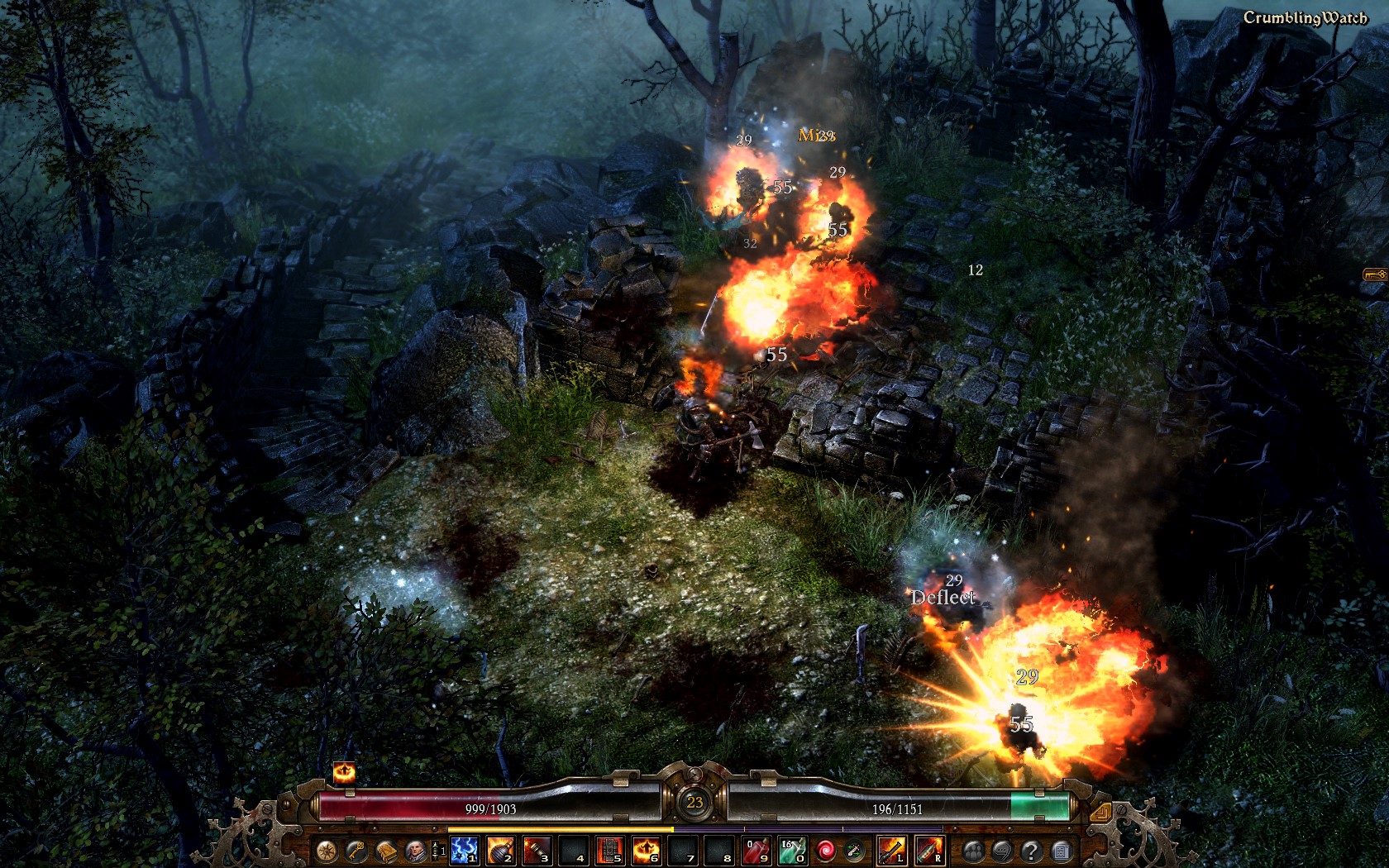The height and width of the screenshot is (868, 1389).
Task: Open the chat speech bubble button
Action: tap(1002, 851)
